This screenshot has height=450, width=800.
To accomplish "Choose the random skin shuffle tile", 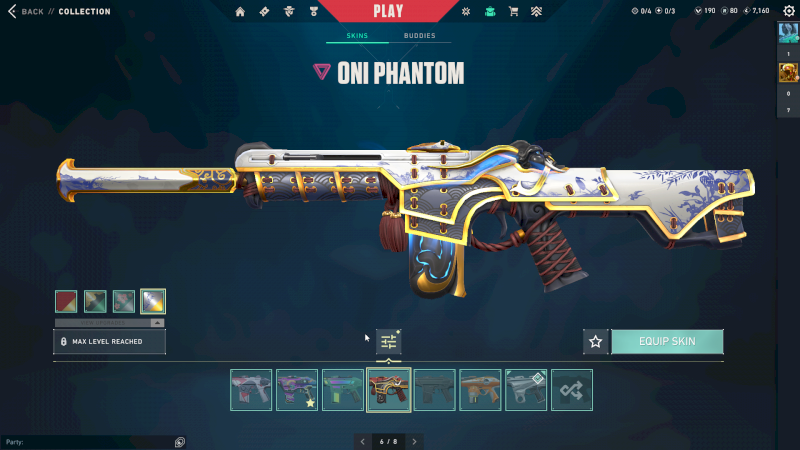I will point(572,390).
